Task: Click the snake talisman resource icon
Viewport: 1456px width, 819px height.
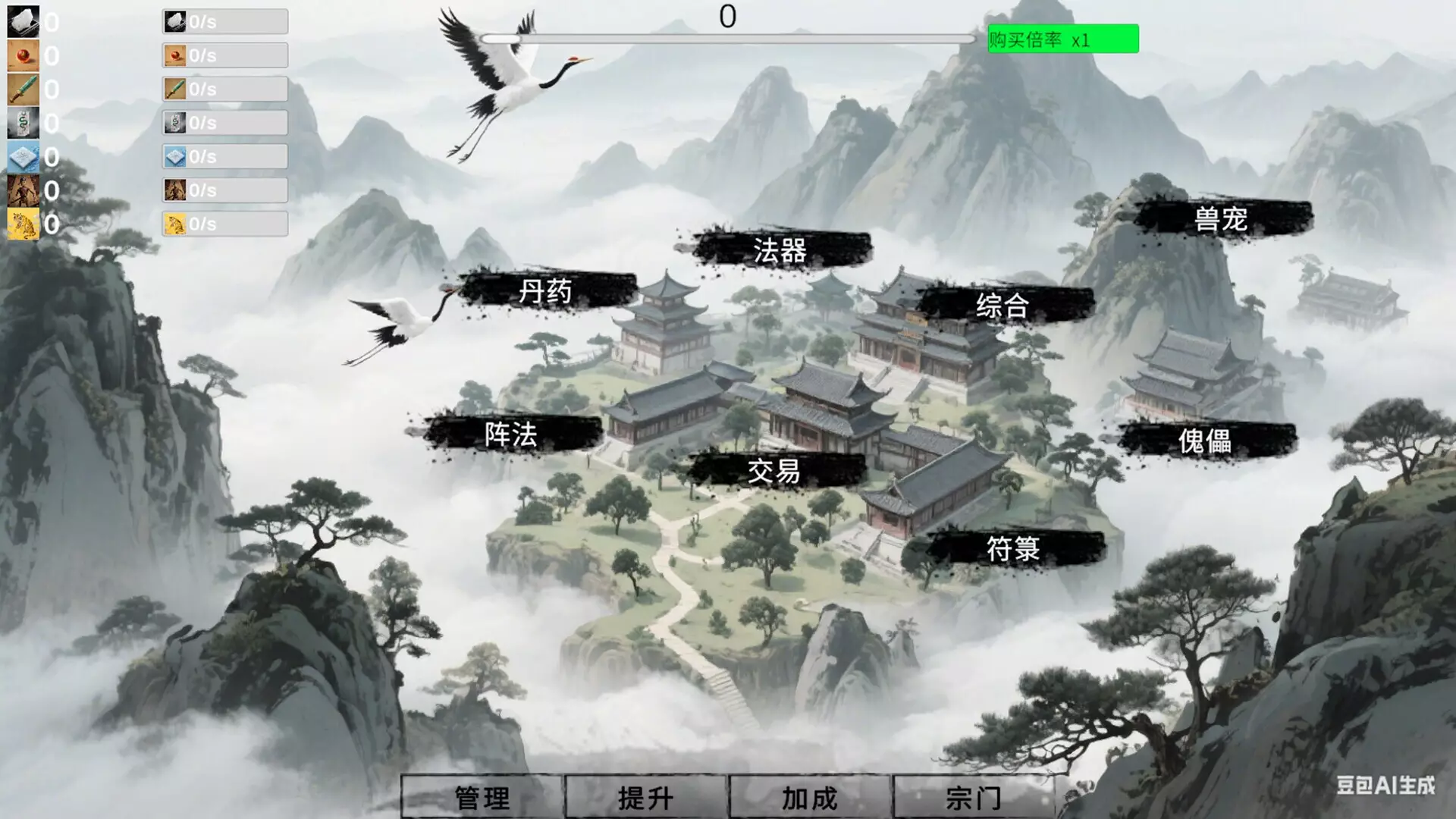Action: (x=23, y=122)
